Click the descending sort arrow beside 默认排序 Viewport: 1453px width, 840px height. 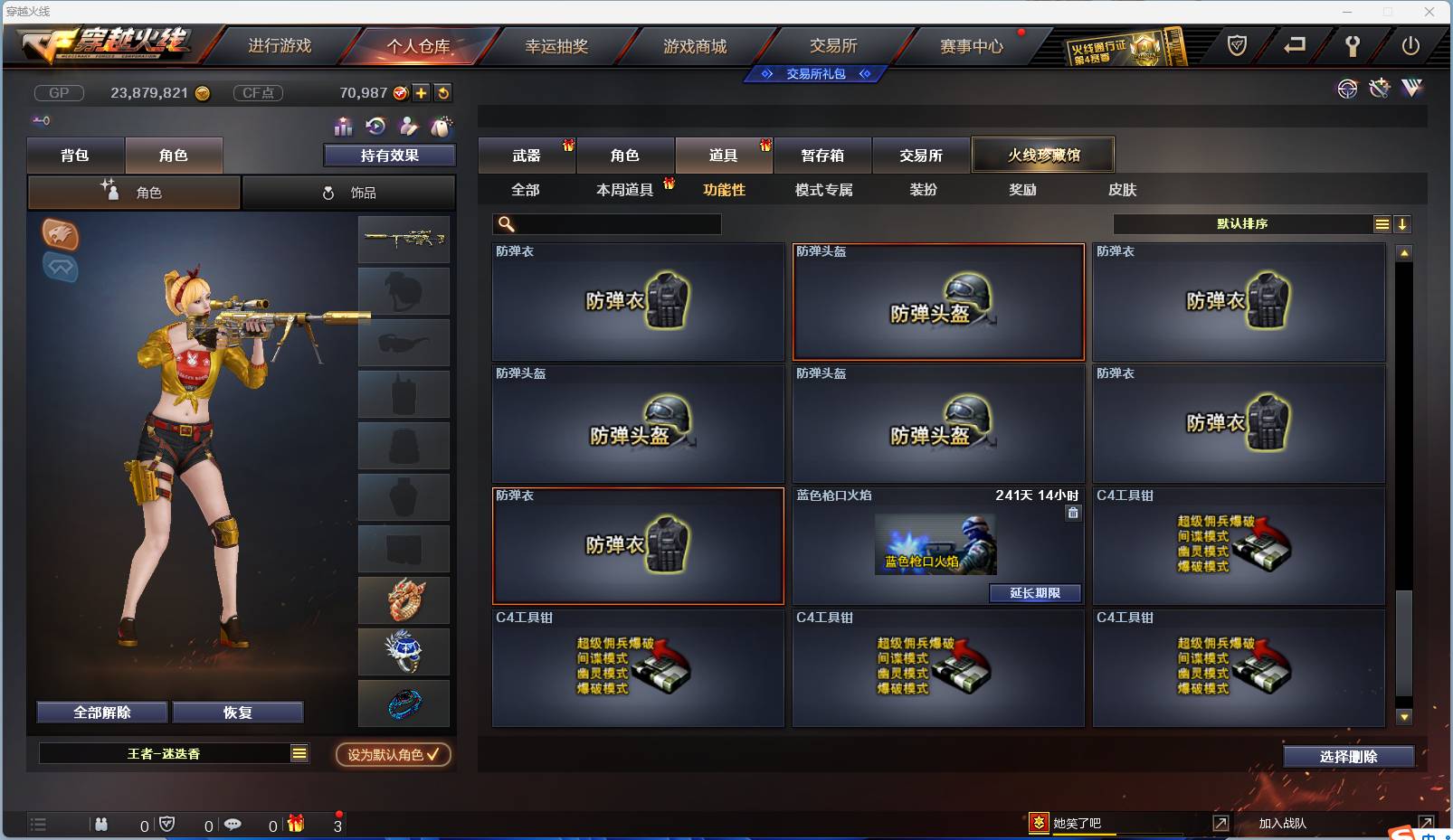[x=1403, y=223]
